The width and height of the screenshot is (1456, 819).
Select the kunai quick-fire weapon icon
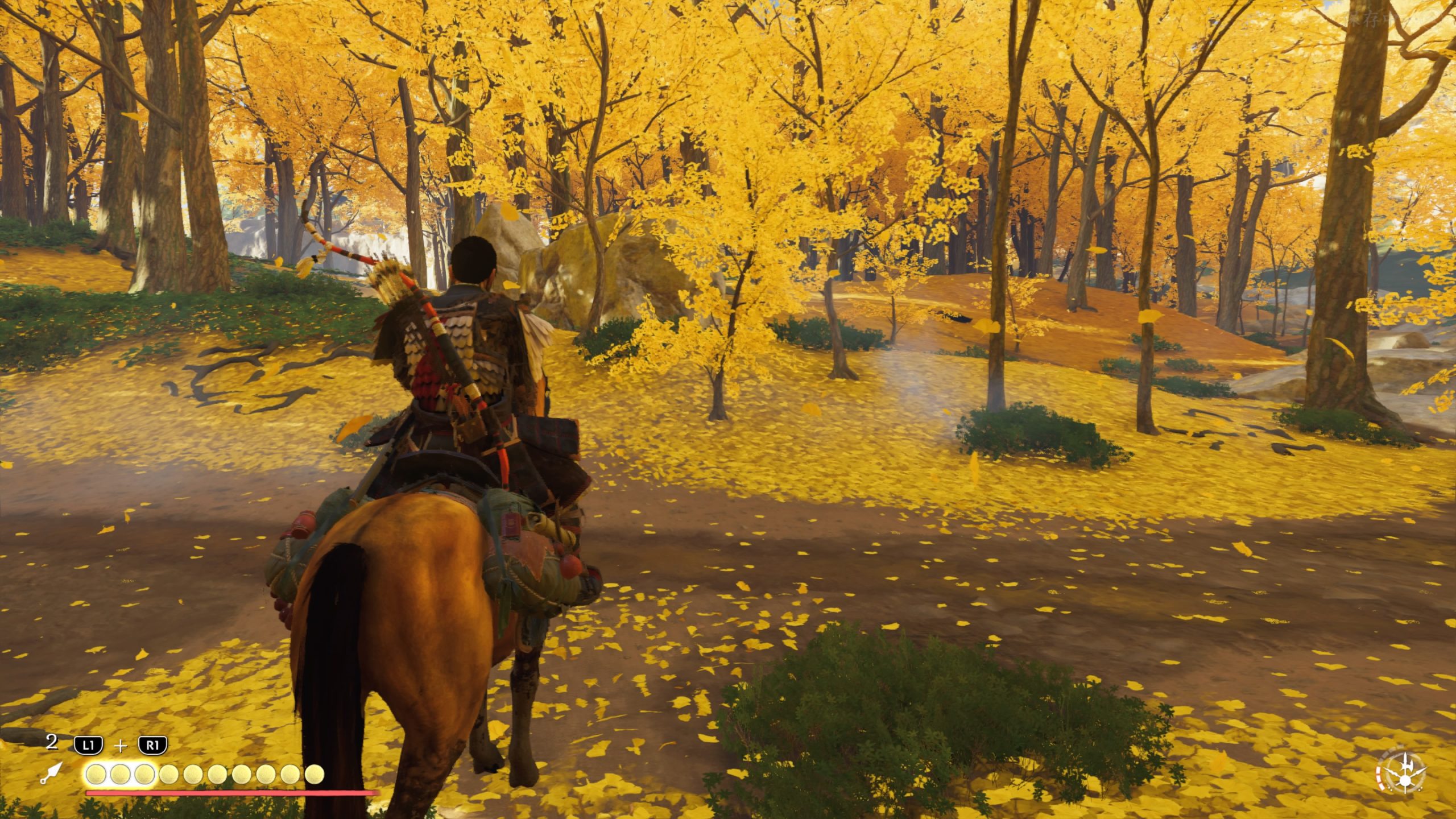tap(51, 773)
